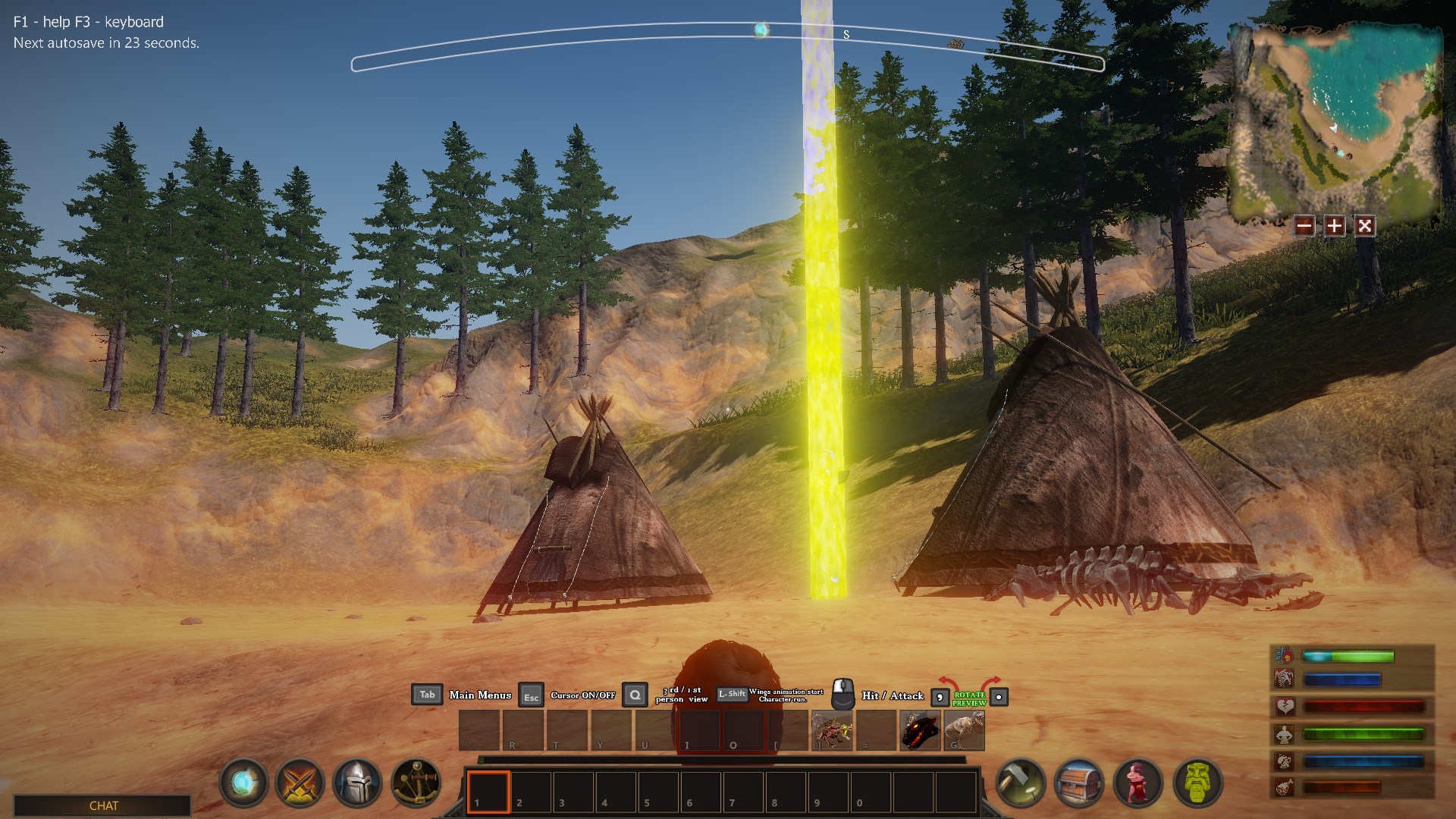Select hotbar slot number 1

(488, 792)
